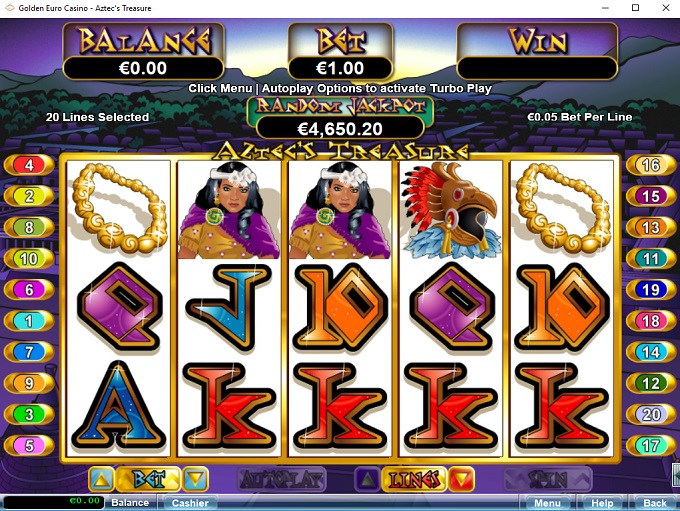This screenshot has height=511, width=680.
Task: Spin the reels
Action: tap(547, 480)
